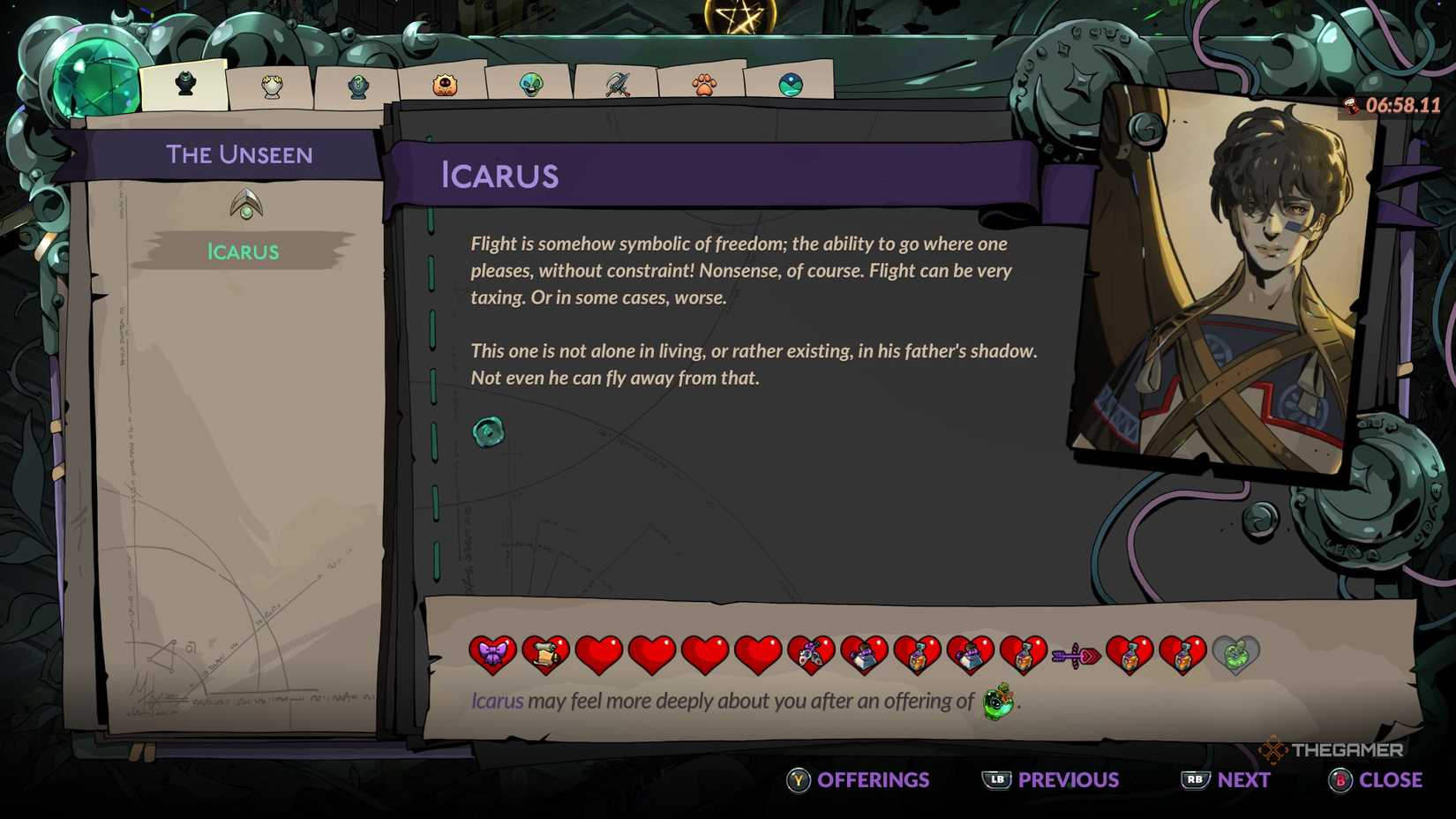Go to the Next codex entry
Viewport: 1456px width, 819px height.
[x=1227, y=780]
